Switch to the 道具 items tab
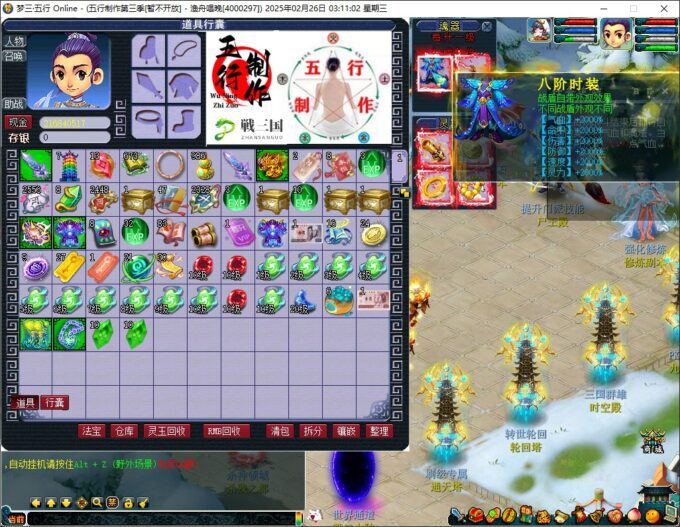680x527 pixels. click(25, 402)
